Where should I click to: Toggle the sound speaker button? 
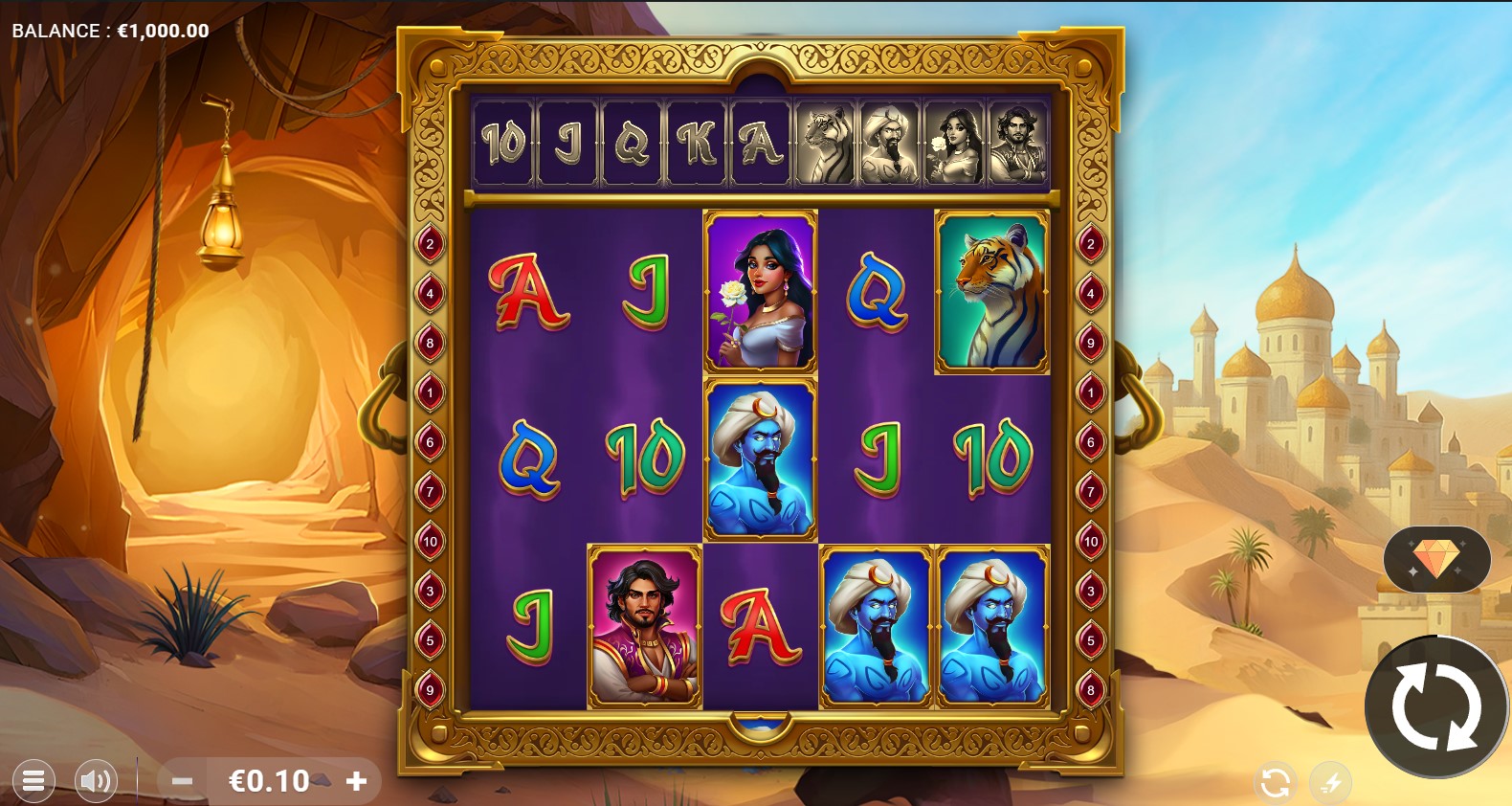click(x=96, y=781)
